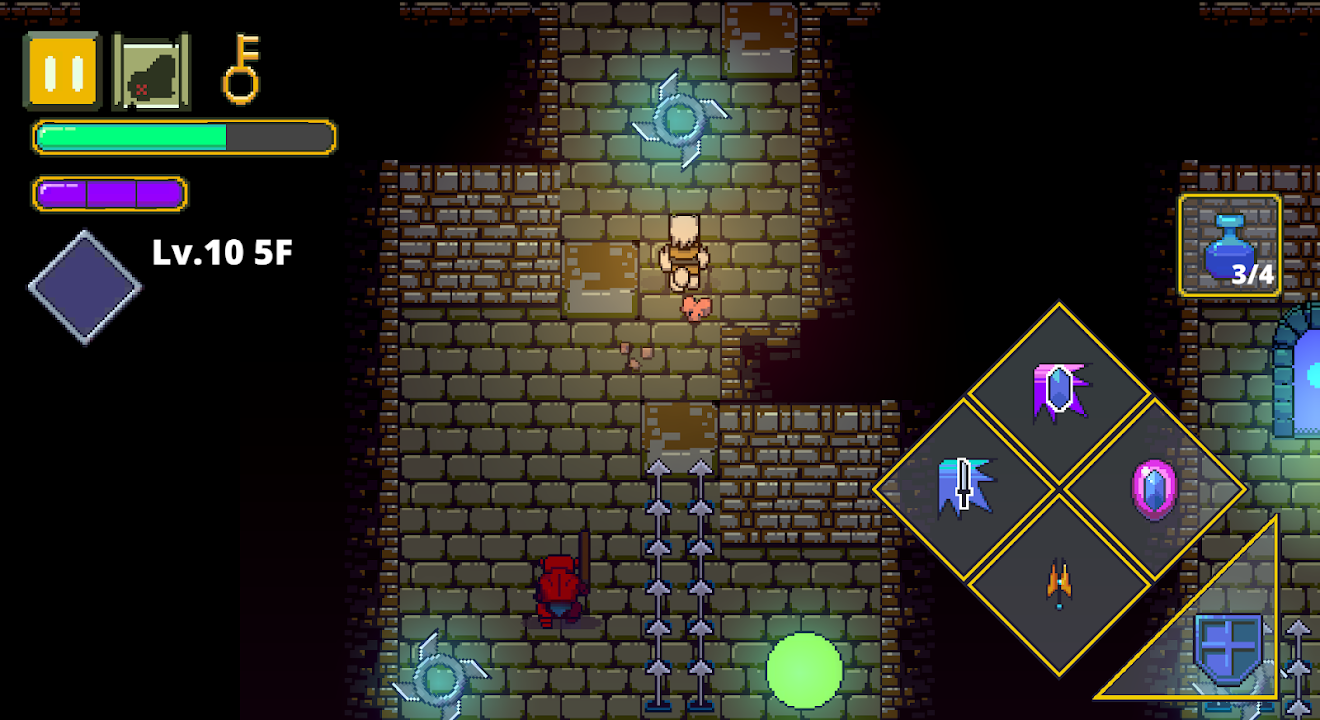This screenshot has width=1320, height=720.
Task: Open the dungeon map scroll
Action: click(150, 71)
